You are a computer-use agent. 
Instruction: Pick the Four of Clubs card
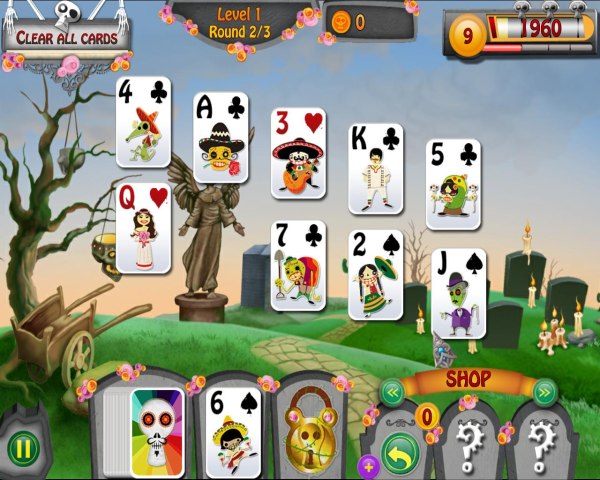click(x=143, y=121)
